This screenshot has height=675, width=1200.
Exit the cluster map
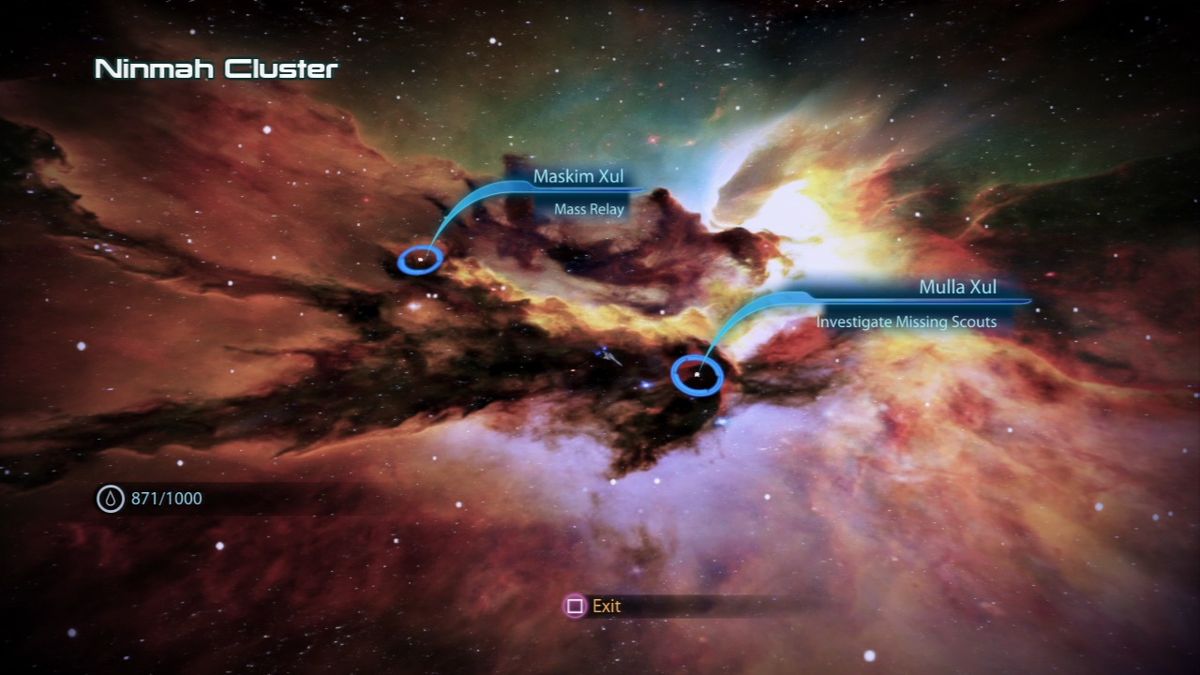[595, 605]
